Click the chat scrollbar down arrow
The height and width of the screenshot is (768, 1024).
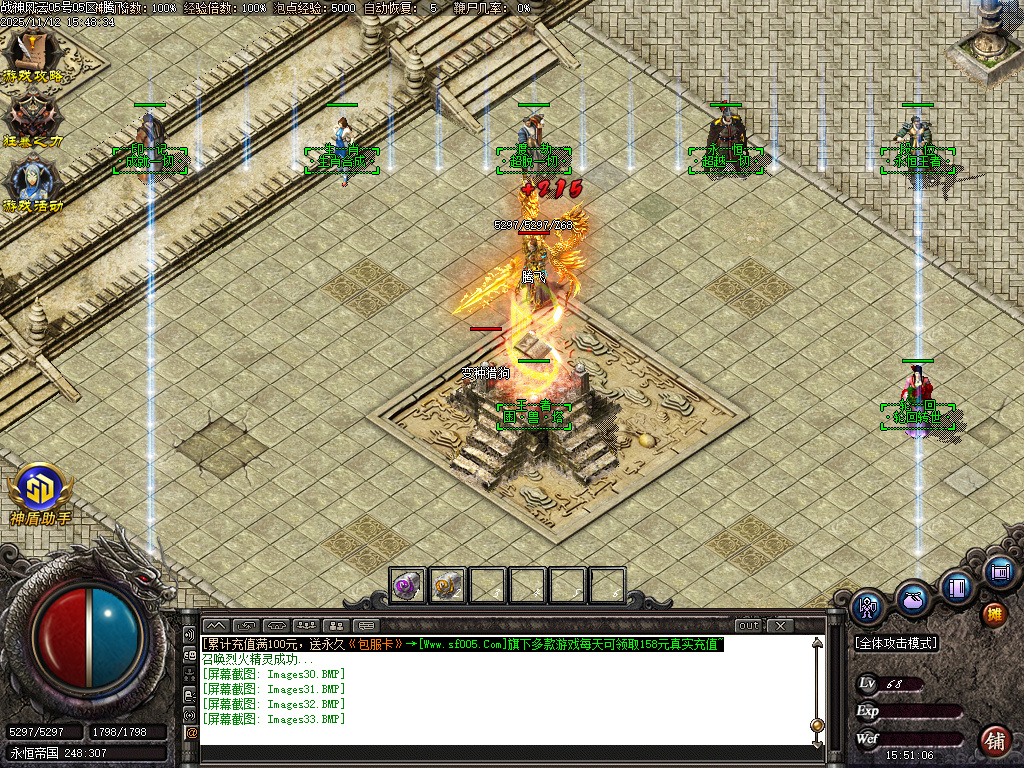click(x=817, y=743)
